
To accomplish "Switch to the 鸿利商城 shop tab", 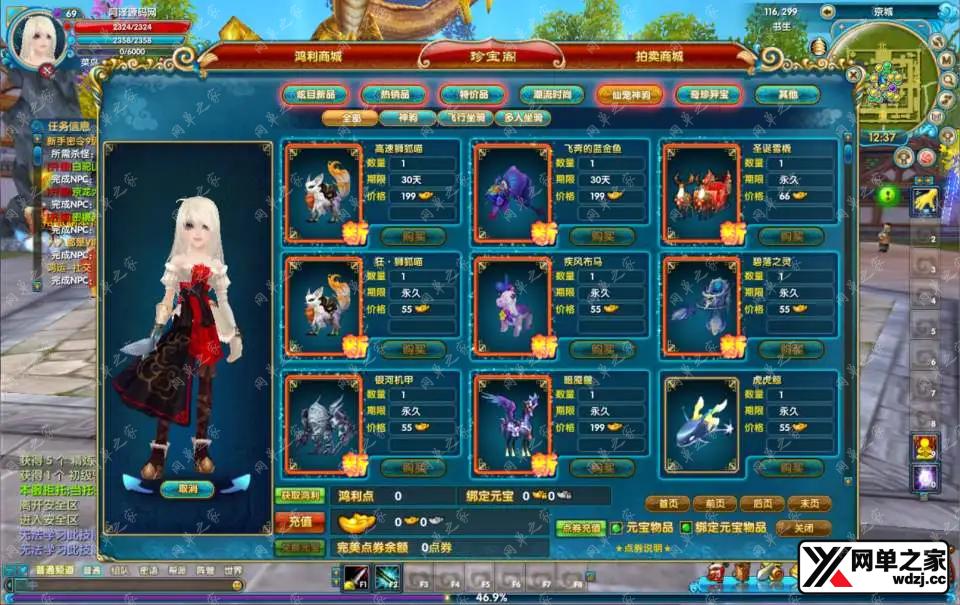I will click(318, 57).
